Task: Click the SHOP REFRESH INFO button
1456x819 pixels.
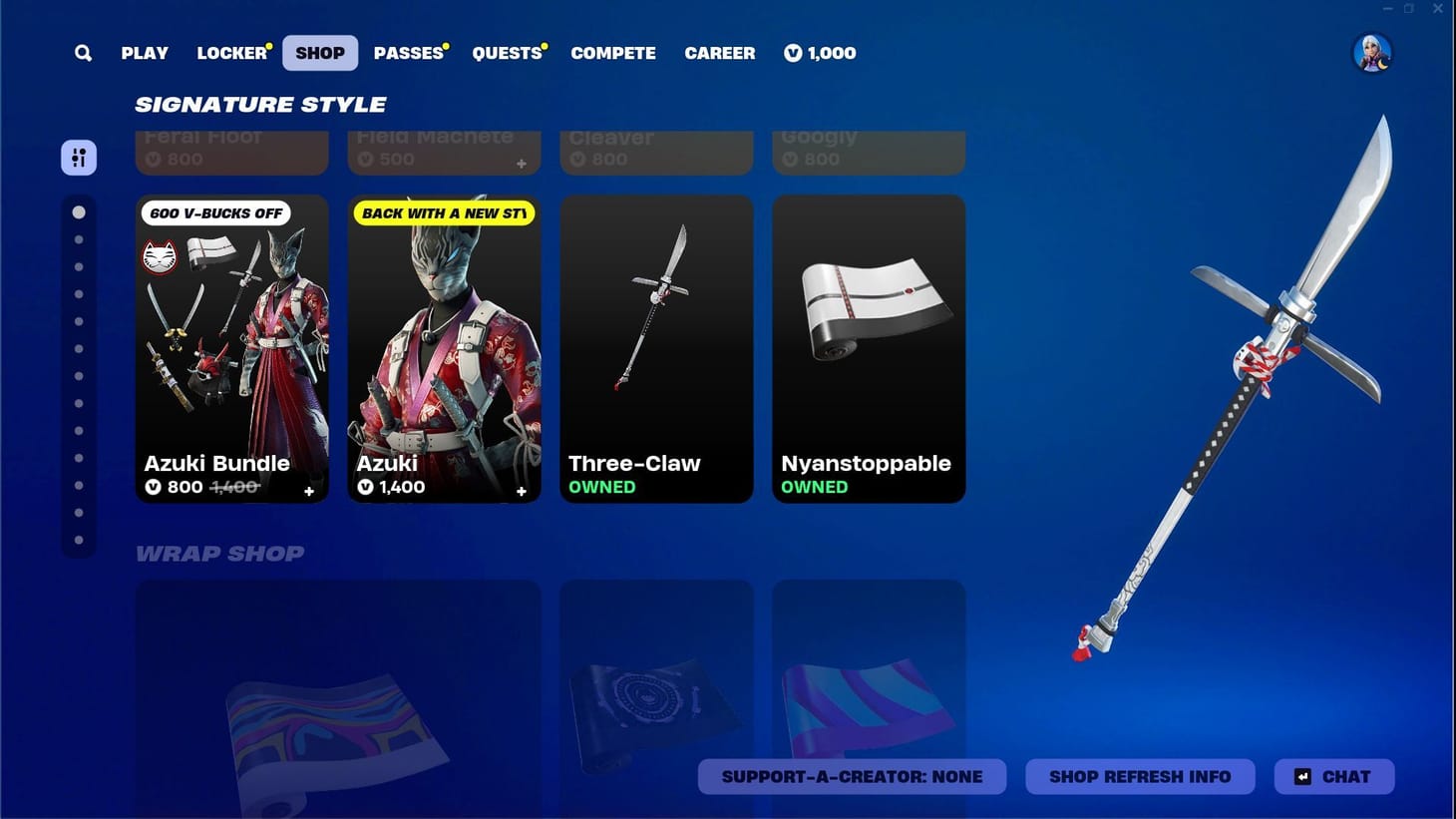Action: 1140,776
